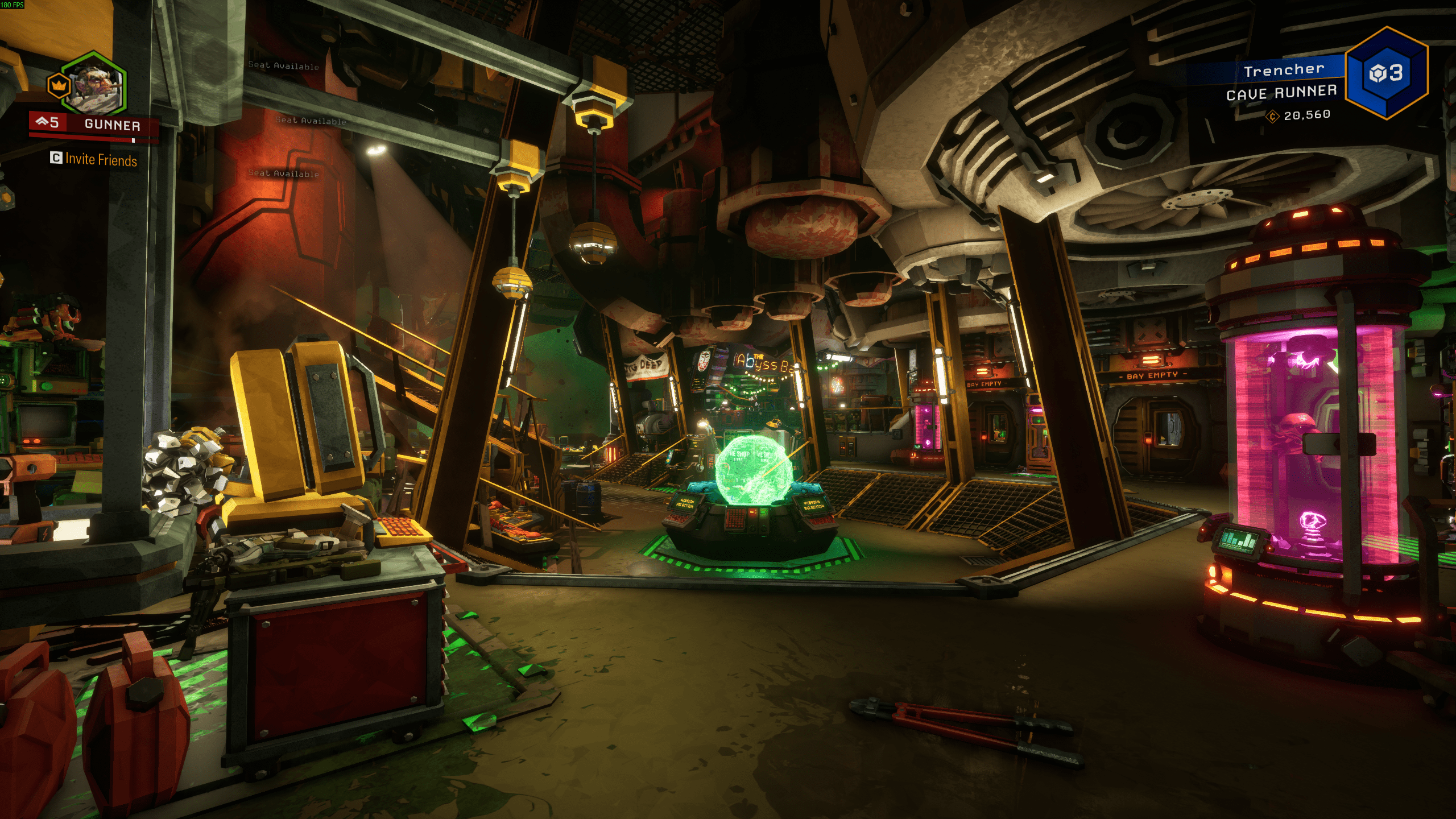Click the Gunner dwarf portrait
Viewport: 1456px width, 819px height.
[95, 85]
